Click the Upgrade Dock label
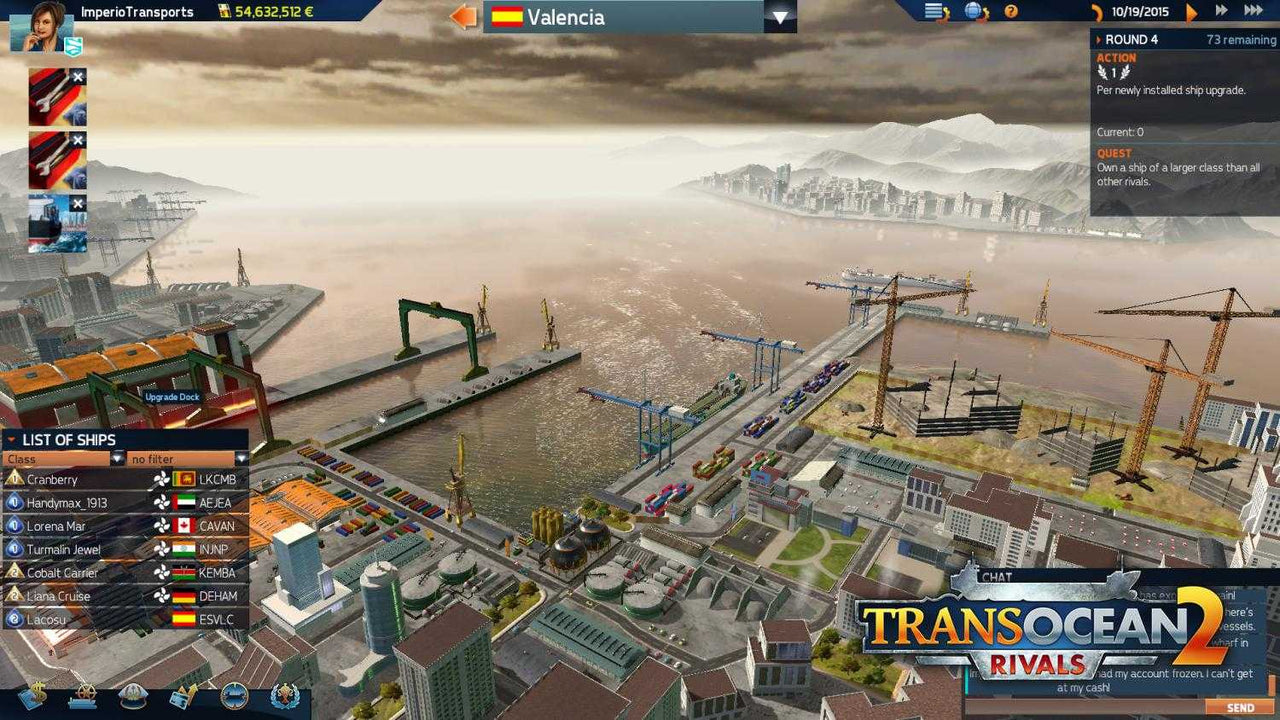Screen dimensions: 1280x720 click(x=172, y=396)
